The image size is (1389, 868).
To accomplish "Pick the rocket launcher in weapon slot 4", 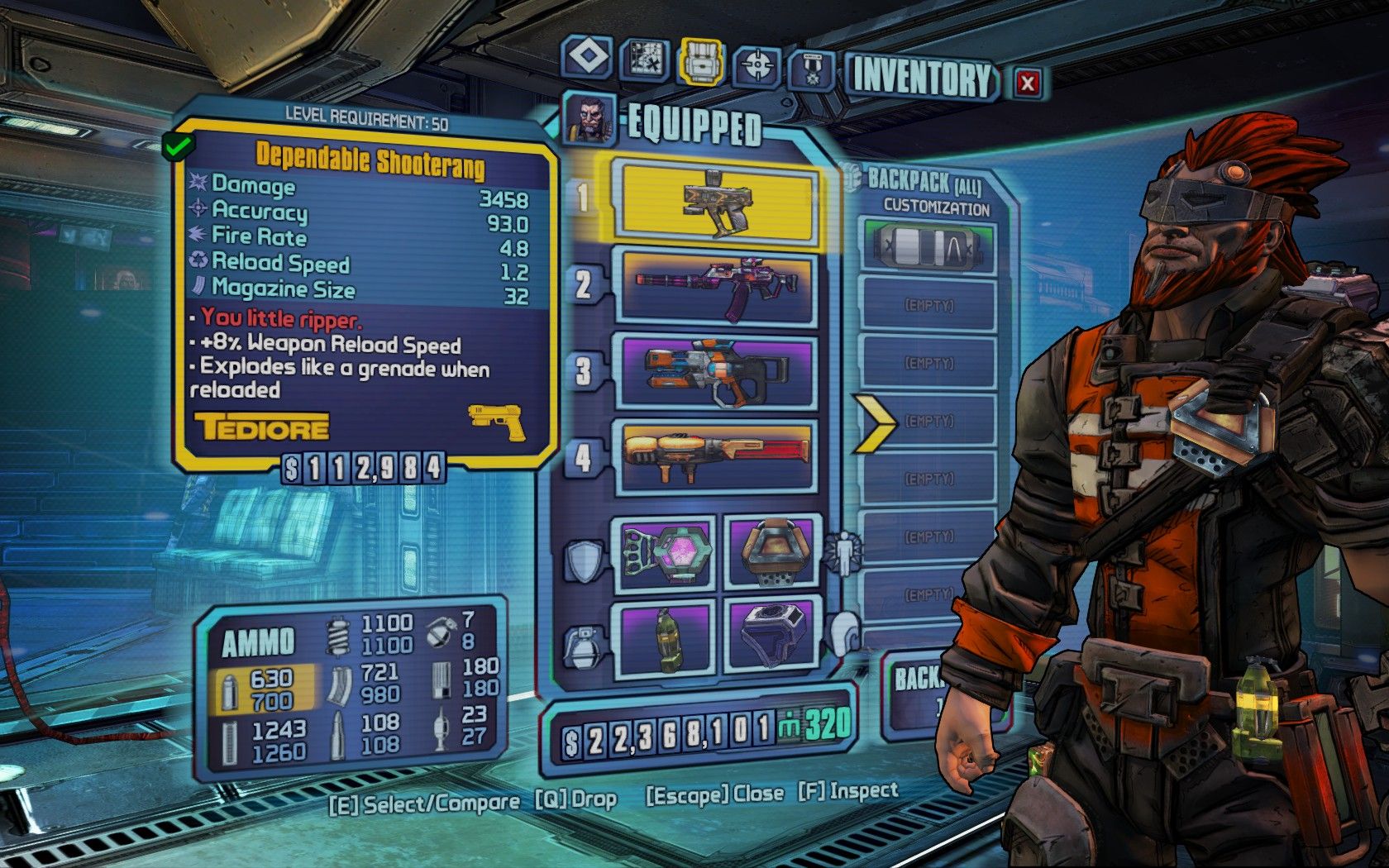I will [716, 456].
